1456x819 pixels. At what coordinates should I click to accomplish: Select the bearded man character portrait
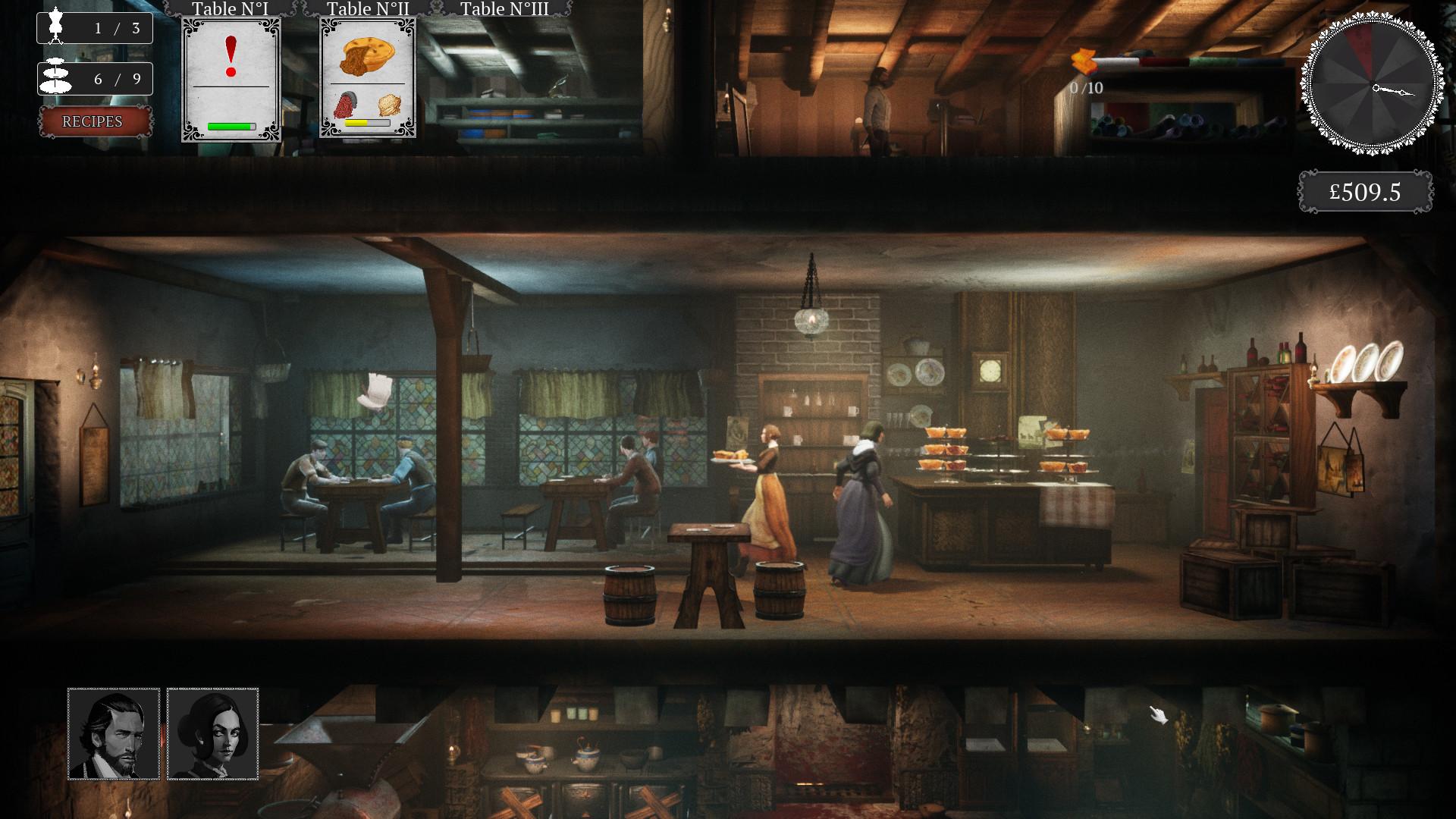click(114, 733)
